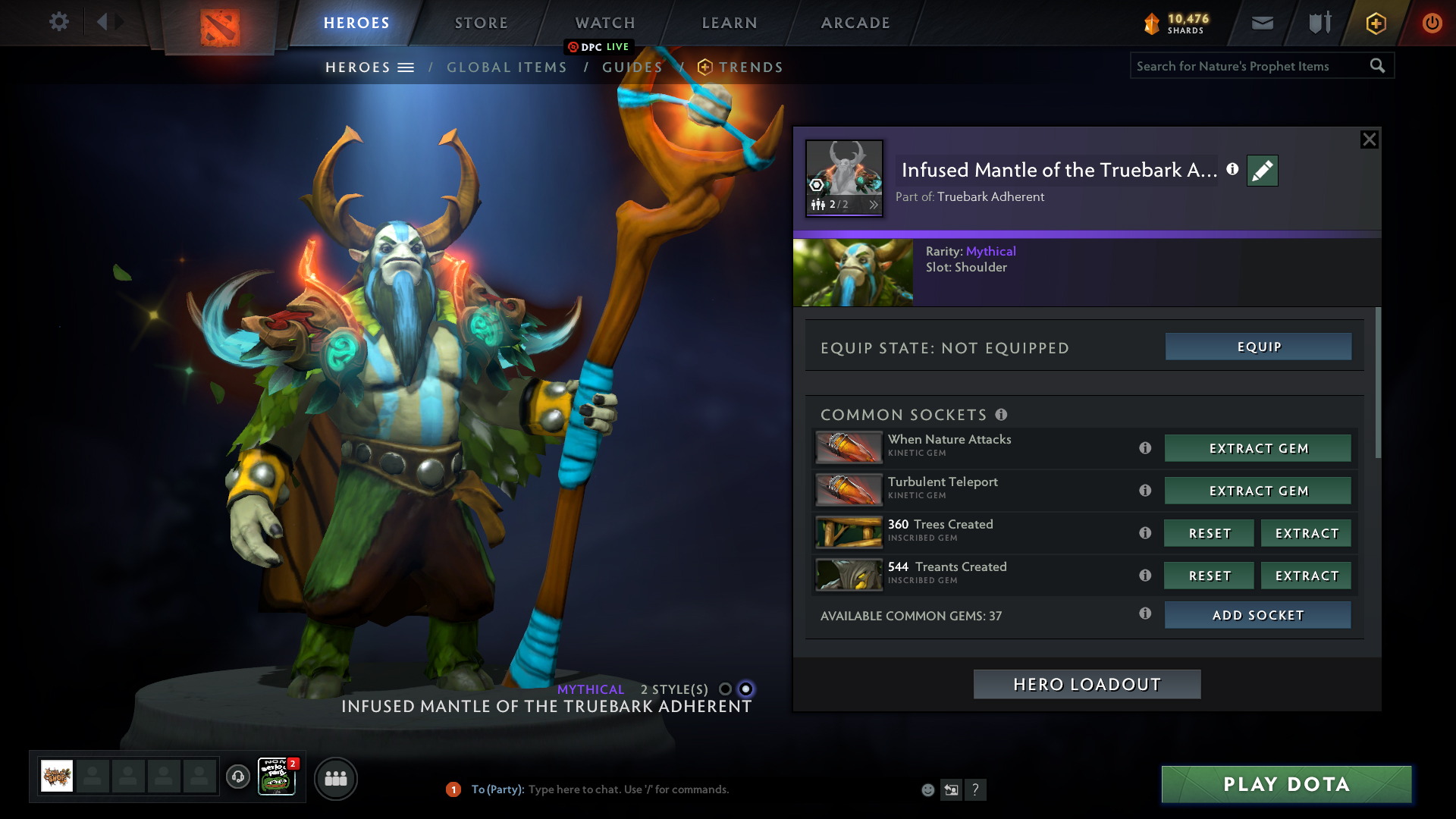Viewport: 1456px width, 819px height.
Task: Add a socket to the item
Action: [1257, 615]
